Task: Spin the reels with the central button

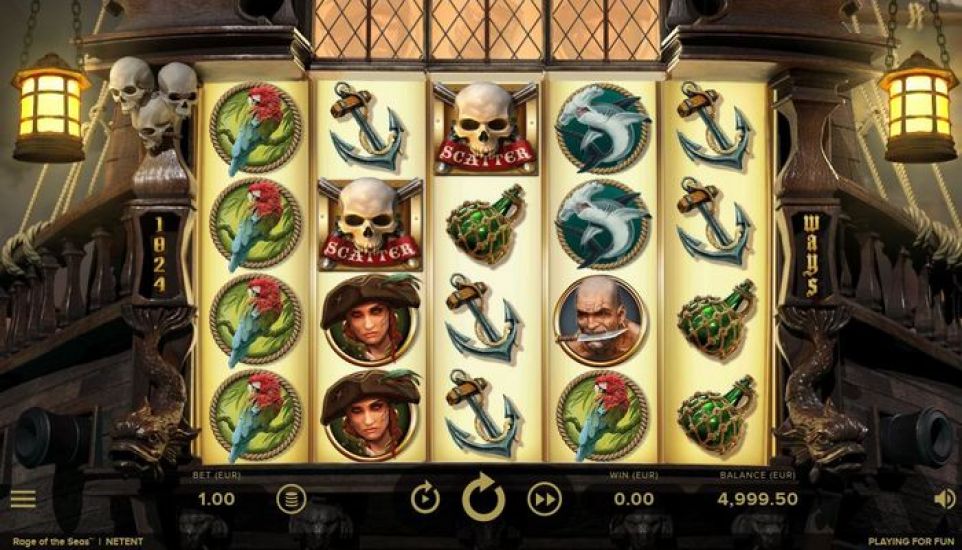Action: point(484,498)
